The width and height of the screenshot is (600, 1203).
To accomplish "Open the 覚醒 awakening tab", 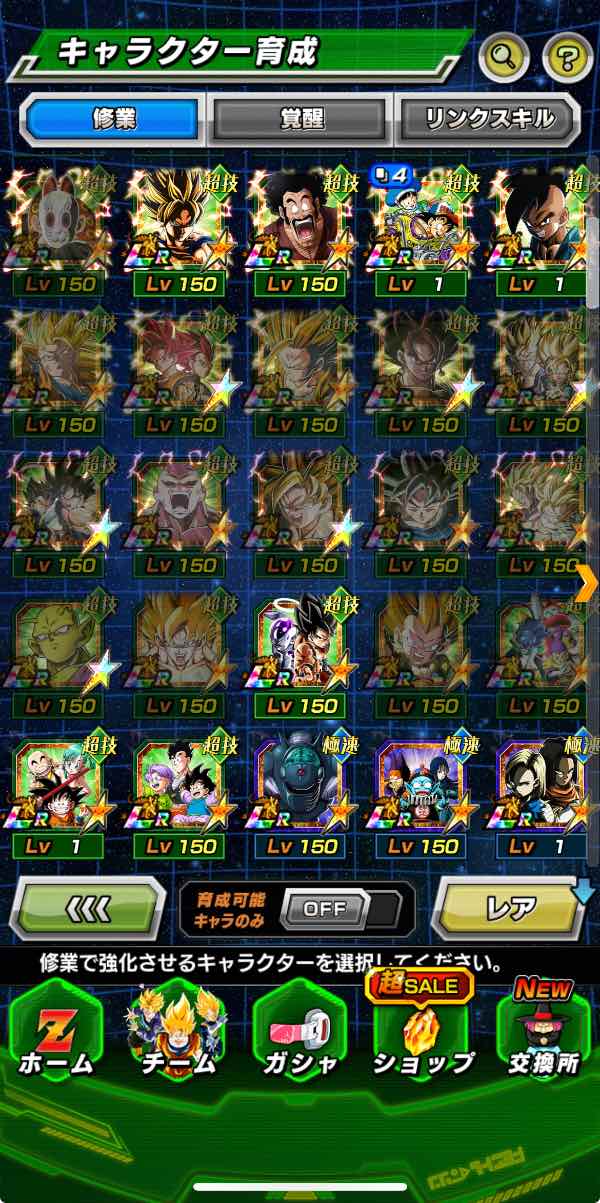I will 301,118.
